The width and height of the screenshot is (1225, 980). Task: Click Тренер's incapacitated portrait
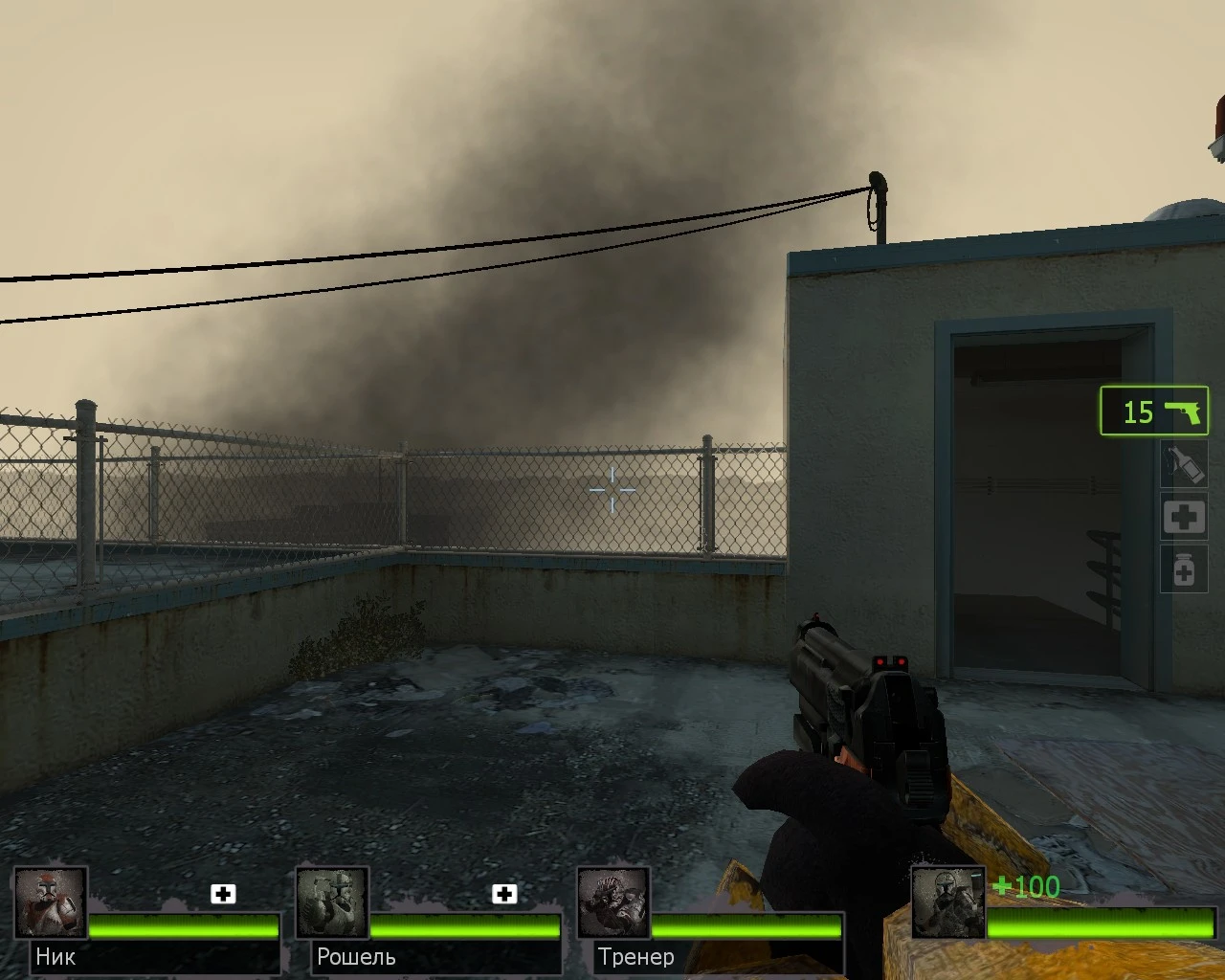(x=613, y=901)
